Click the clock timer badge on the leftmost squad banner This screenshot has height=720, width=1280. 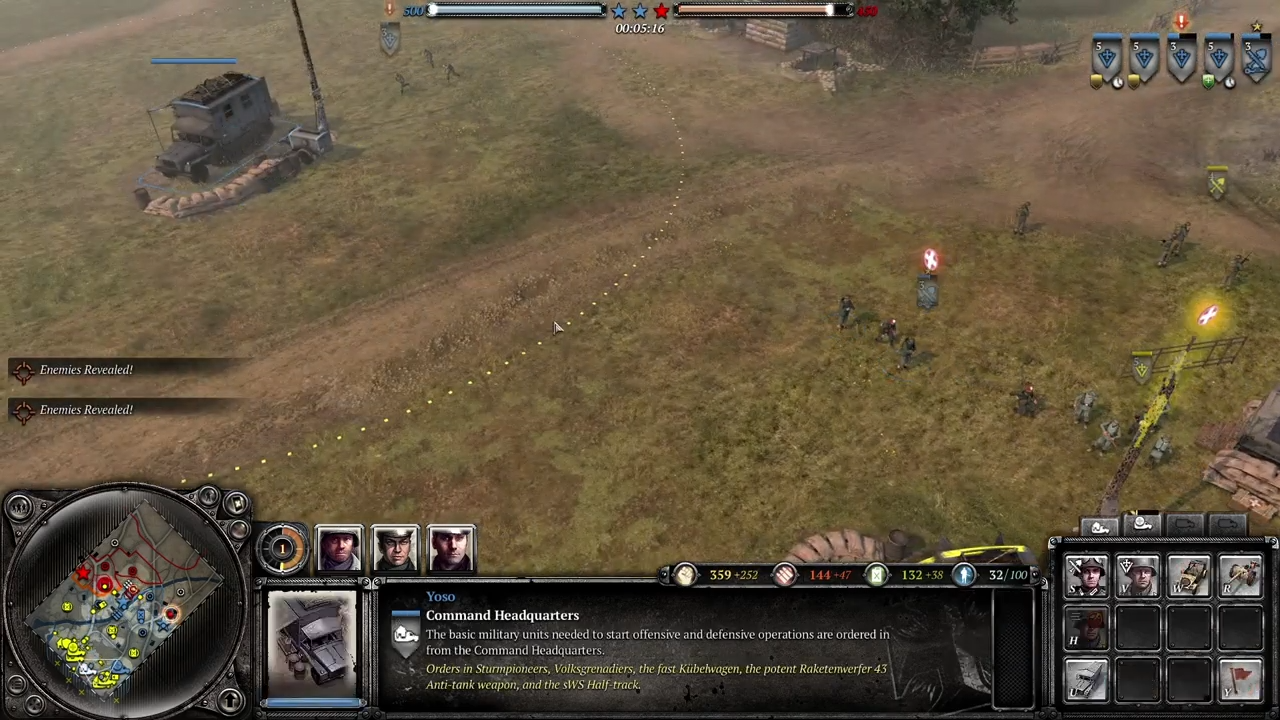point(1118,83)
